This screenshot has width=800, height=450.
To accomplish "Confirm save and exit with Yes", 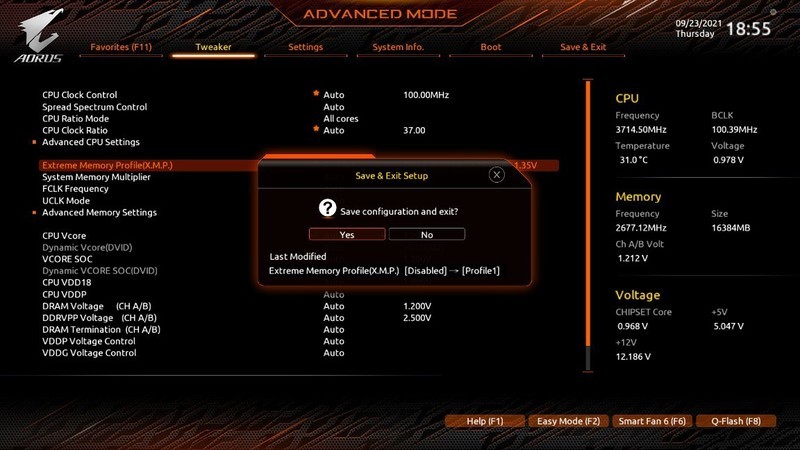I will [346, 234].
